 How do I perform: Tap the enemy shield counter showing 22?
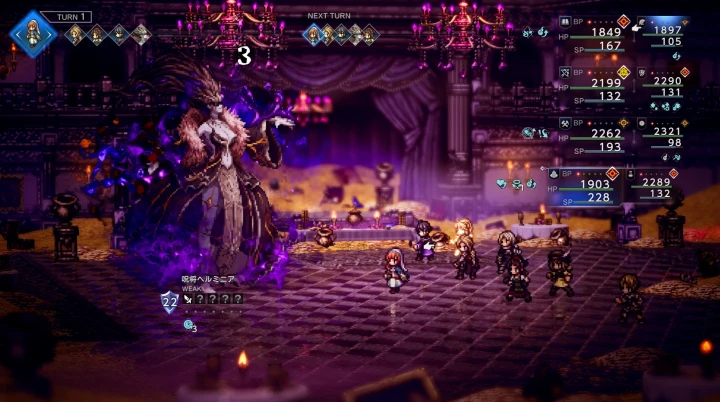170,299
